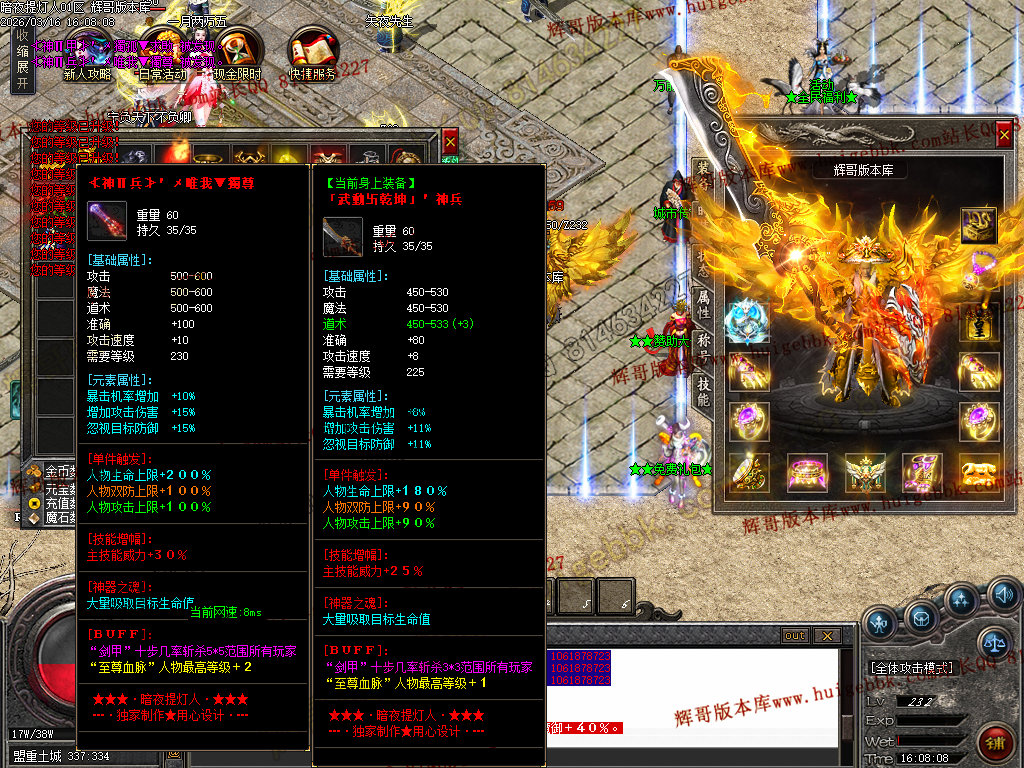
Task: Open the shop with the 铺 button
Action: (994, 744)
